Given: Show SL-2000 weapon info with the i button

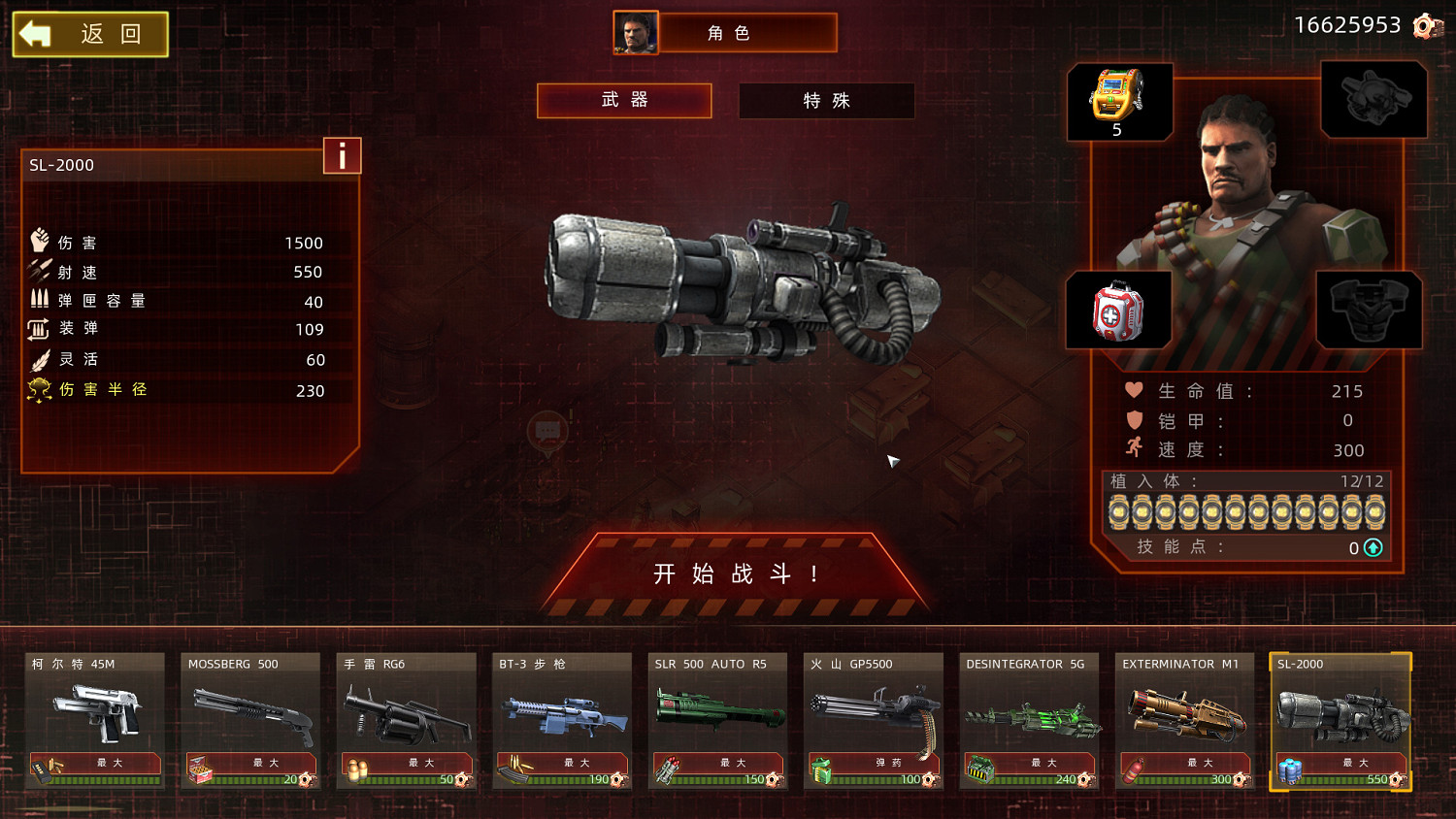Looking at the screenshot, I should (x=342, y=156).
